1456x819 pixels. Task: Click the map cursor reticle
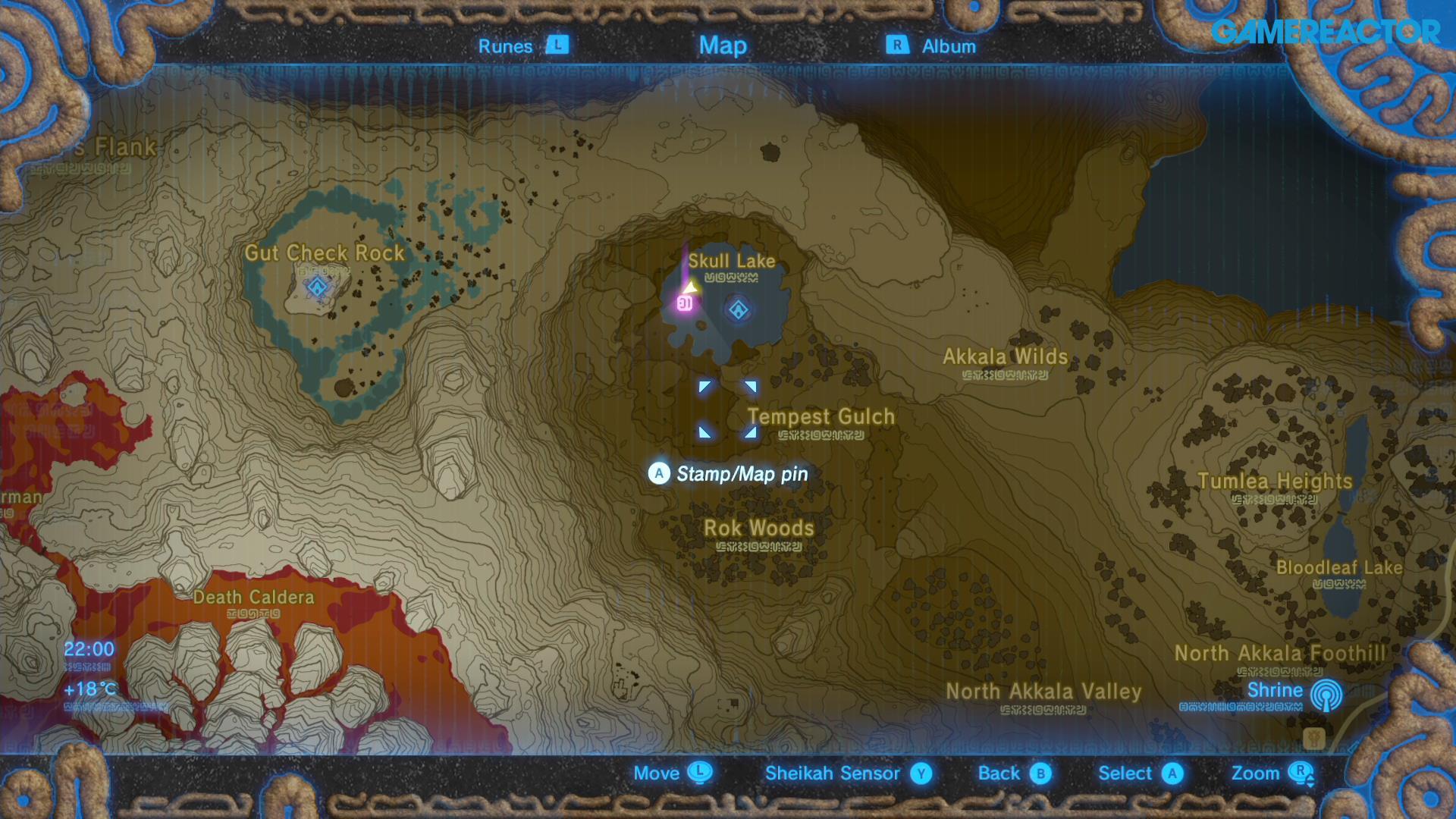pyautogui.click(x=727, y=409)
